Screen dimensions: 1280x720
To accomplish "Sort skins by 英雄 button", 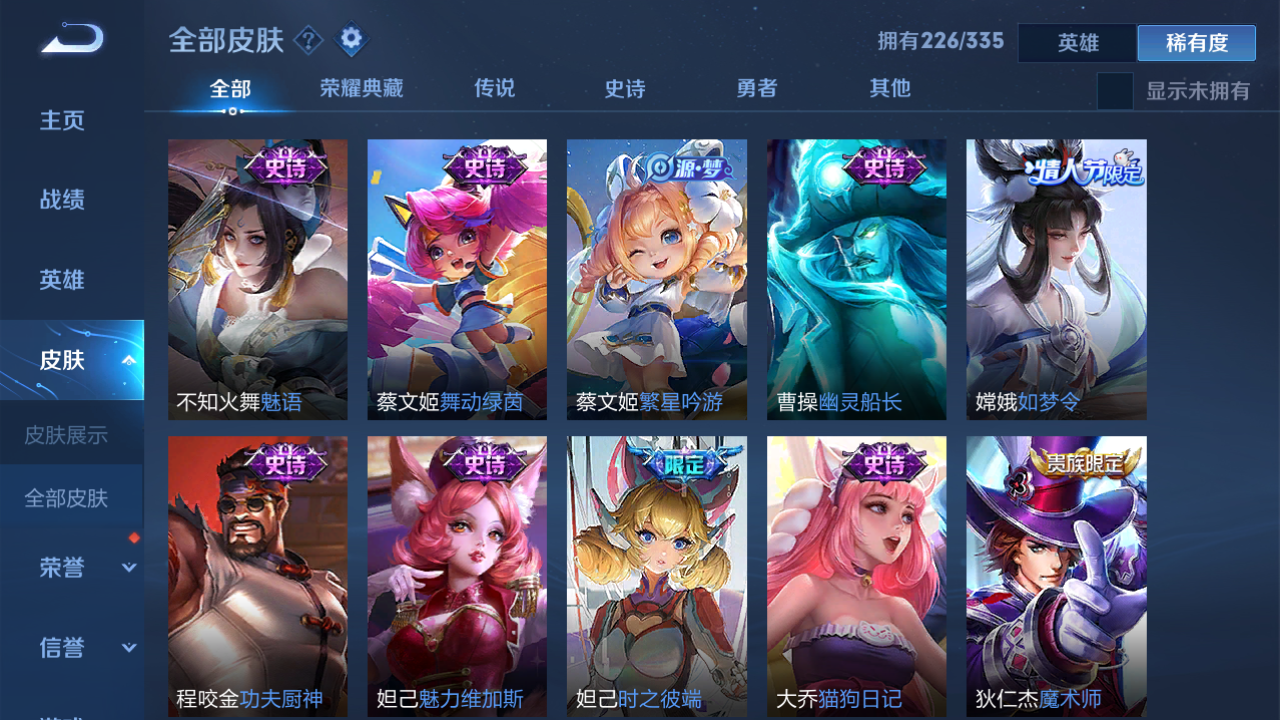I will 1077,43.
